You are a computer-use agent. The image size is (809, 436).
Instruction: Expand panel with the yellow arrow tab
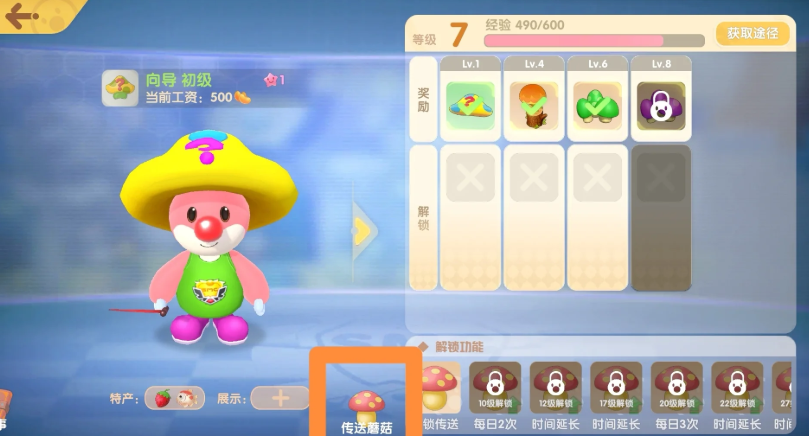tap(365, 231)
